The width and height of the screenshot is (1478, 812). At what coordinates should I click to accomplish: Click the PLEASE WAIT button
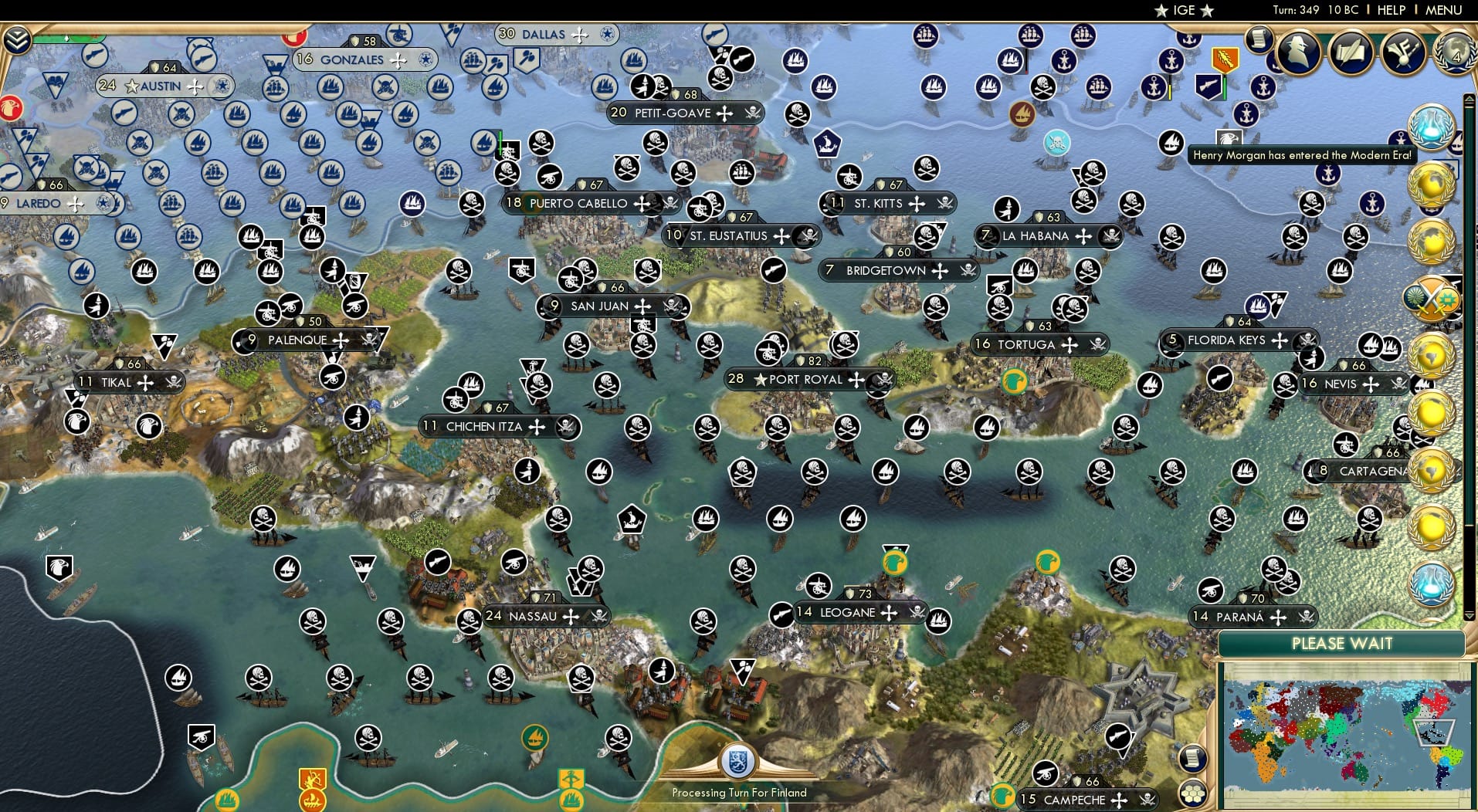coord(1344,643)
